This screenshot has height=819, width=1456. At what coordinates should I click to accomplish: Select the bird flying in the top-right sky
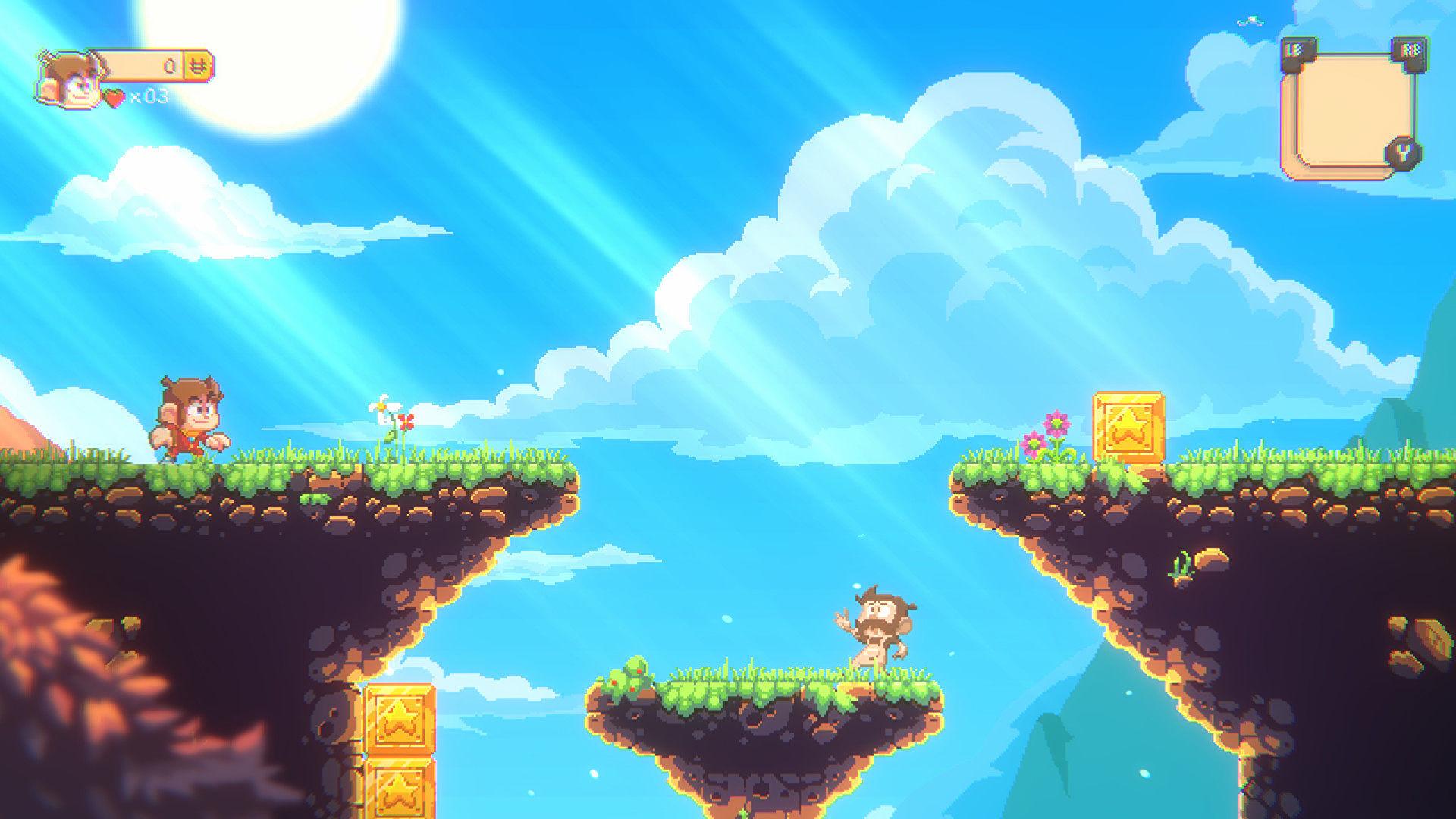1249,19
